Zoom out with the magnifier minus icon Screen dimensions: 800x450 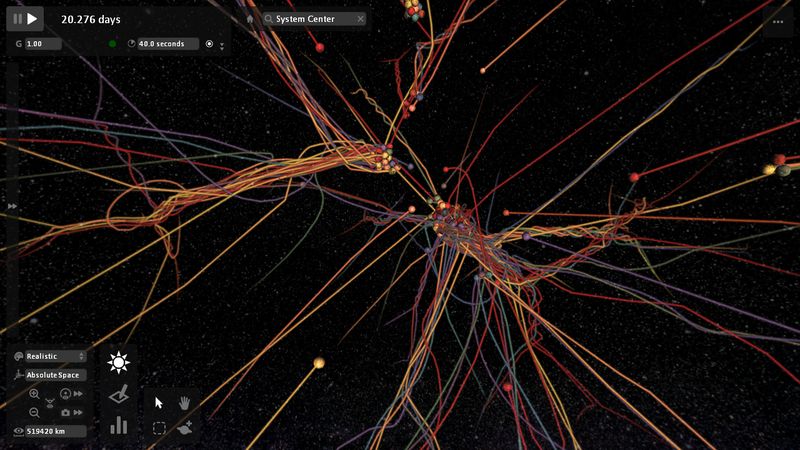point(34,412)
